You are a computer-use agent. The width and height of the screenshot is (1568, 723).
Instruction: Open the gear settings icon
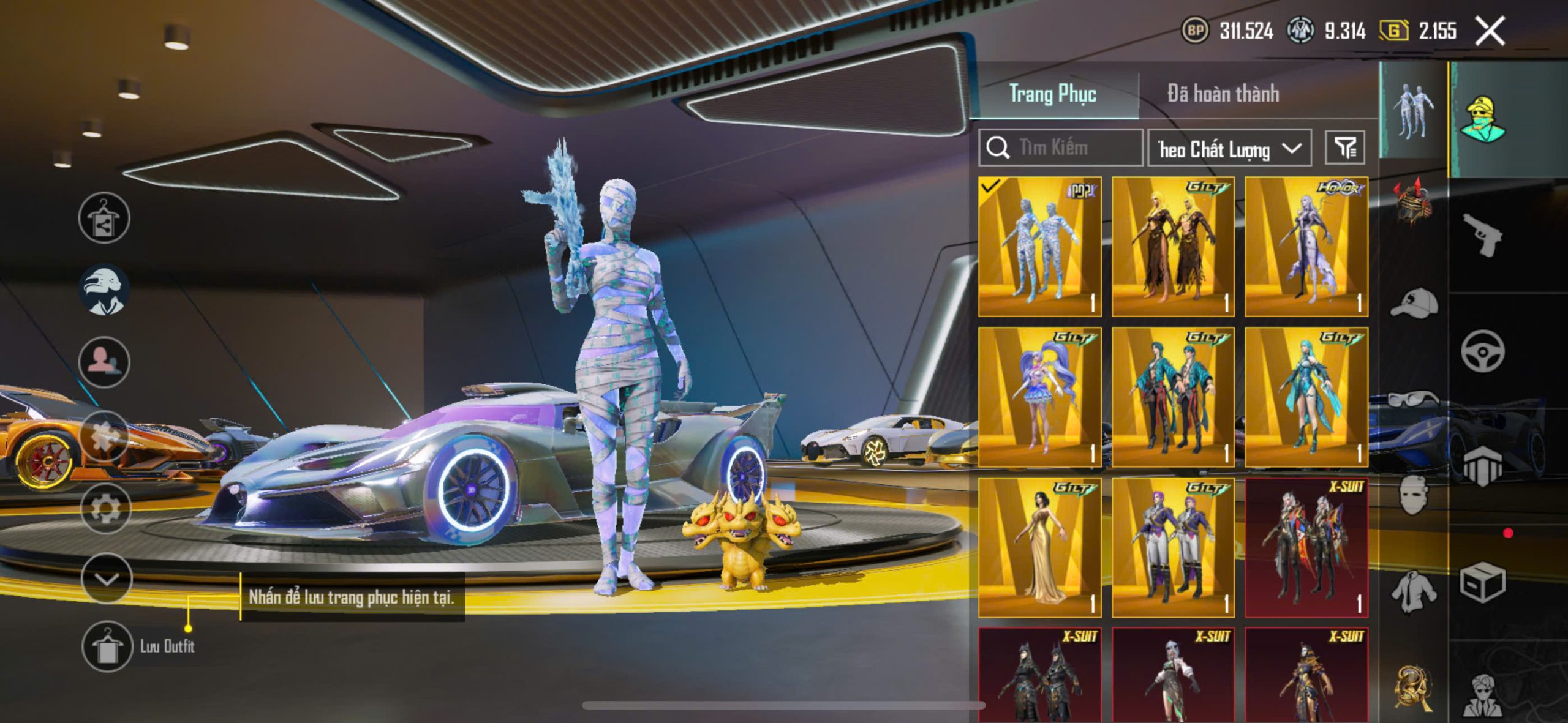click(x=105, y=508)
